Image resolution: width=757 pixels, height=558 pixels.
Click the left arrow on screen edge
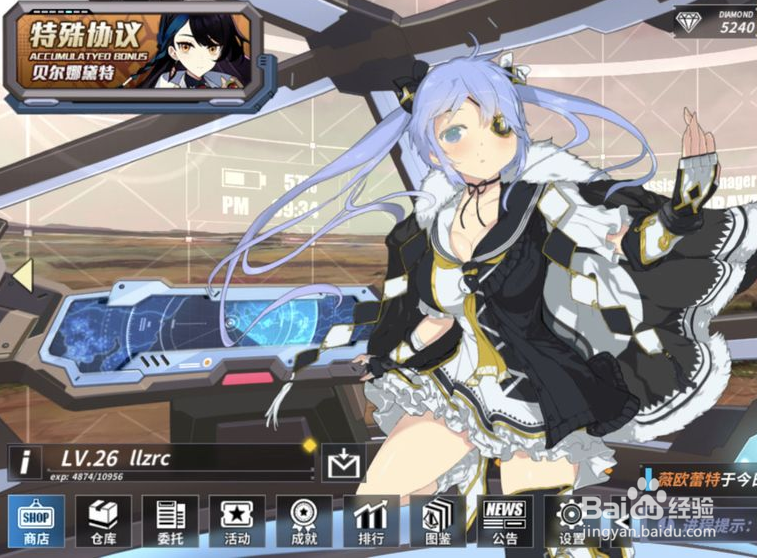(21, 271)
